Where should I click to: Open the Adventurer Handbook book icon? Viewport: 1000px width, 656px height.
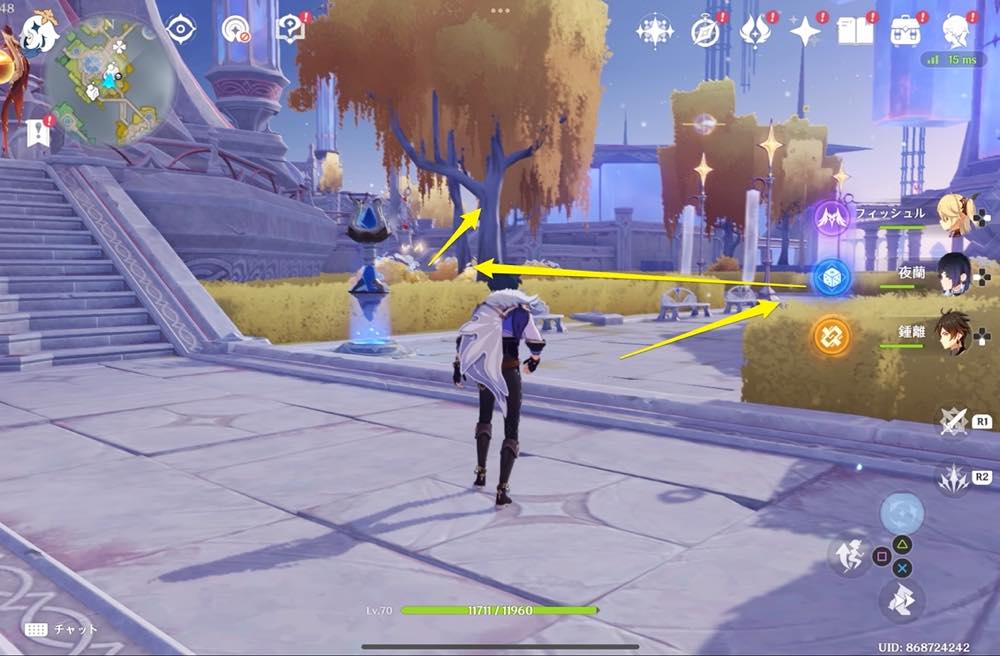[855, 32]
